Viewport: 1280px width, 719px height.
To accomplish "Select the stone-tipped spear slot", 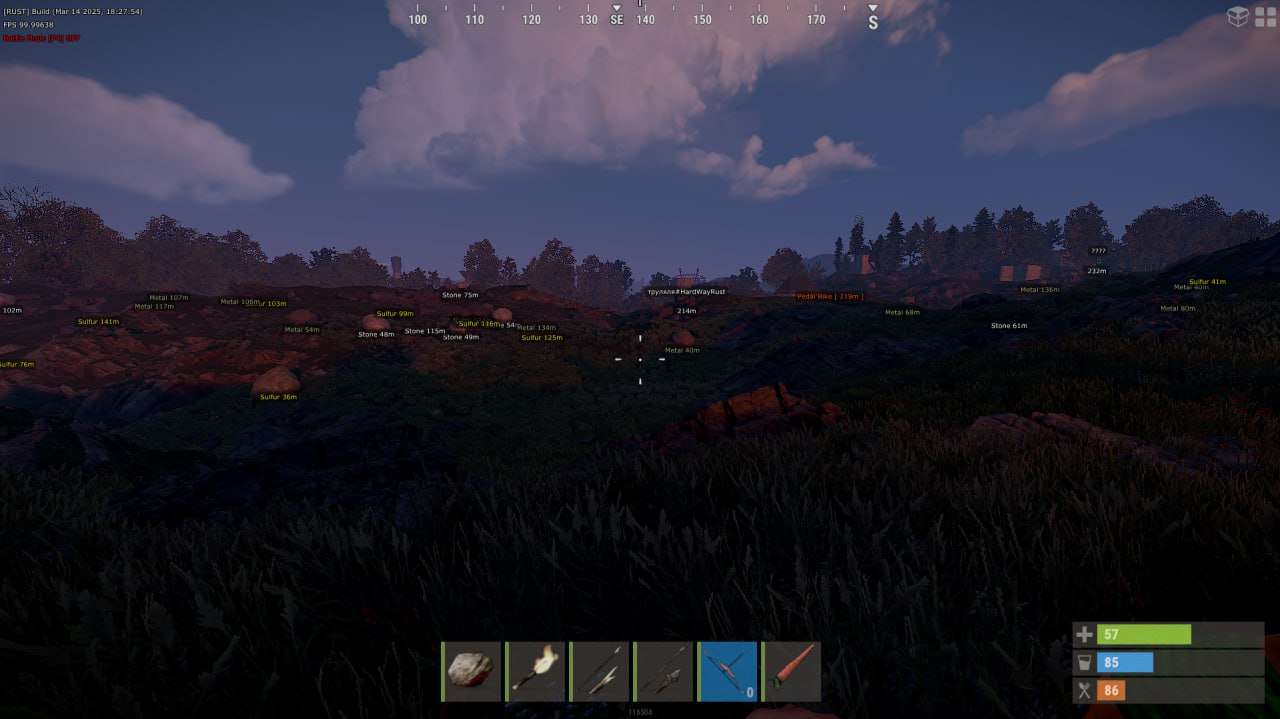I will click(663, 671).
